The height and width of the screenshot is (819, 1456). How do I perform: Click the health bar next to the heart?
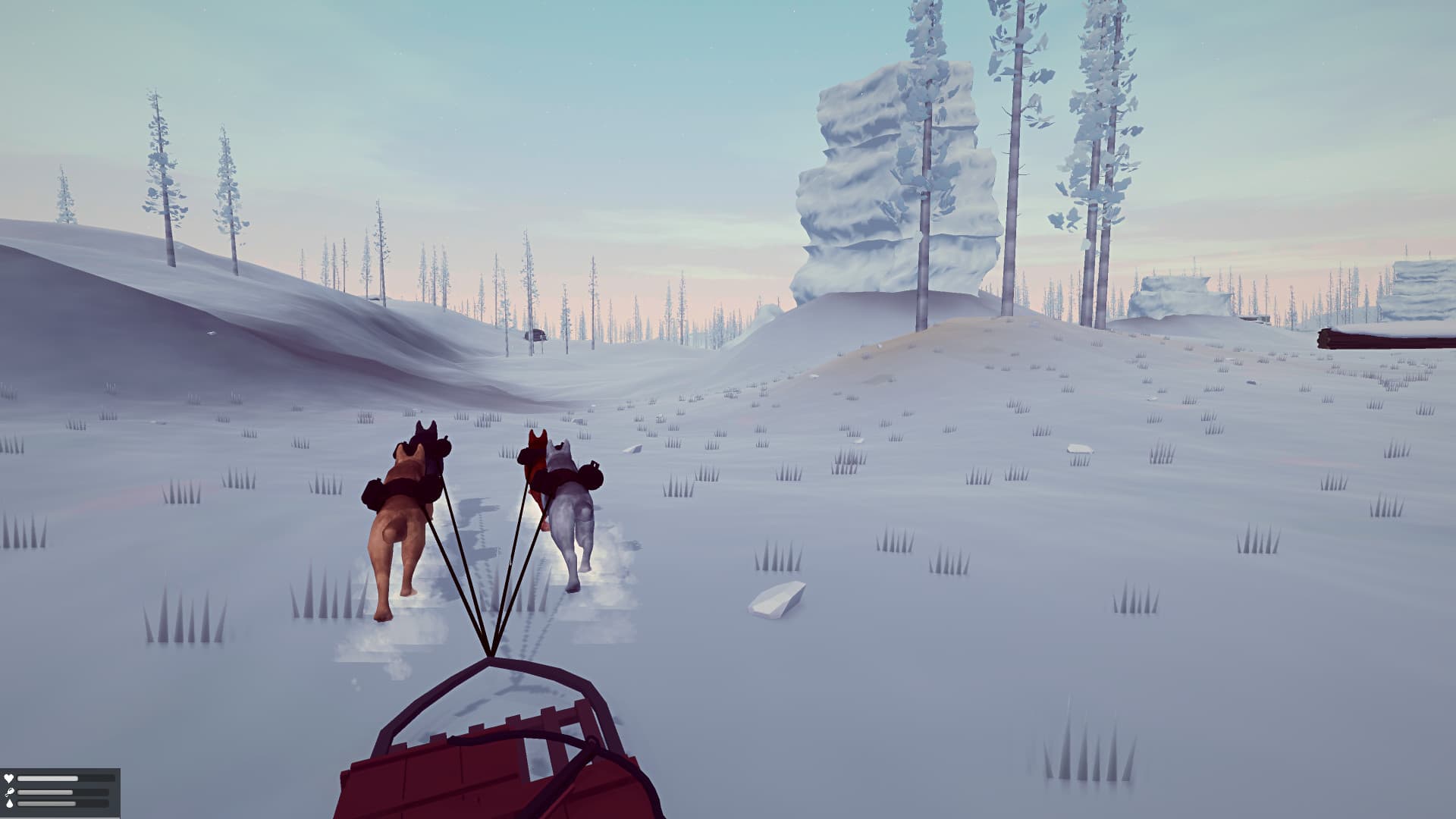pyautogui.click(x=49, y=778)
